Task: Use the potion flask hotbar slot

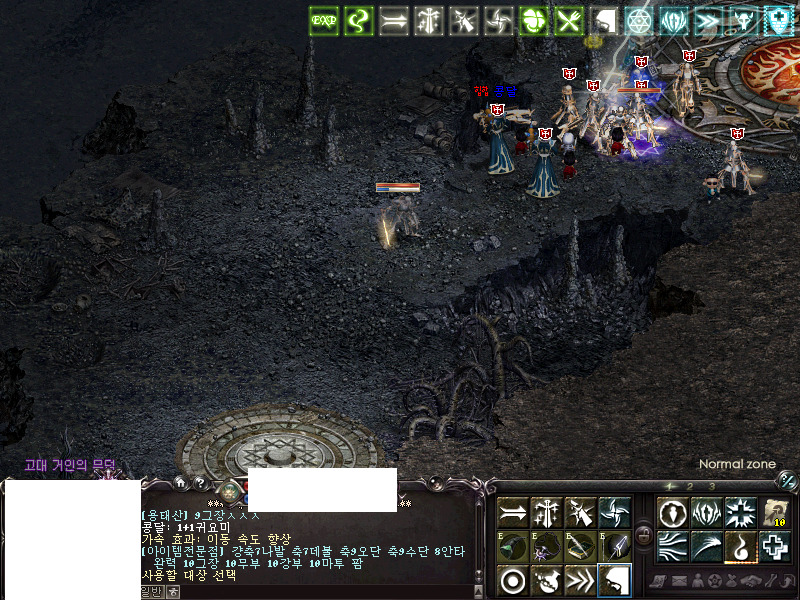Action: [547, 580]
